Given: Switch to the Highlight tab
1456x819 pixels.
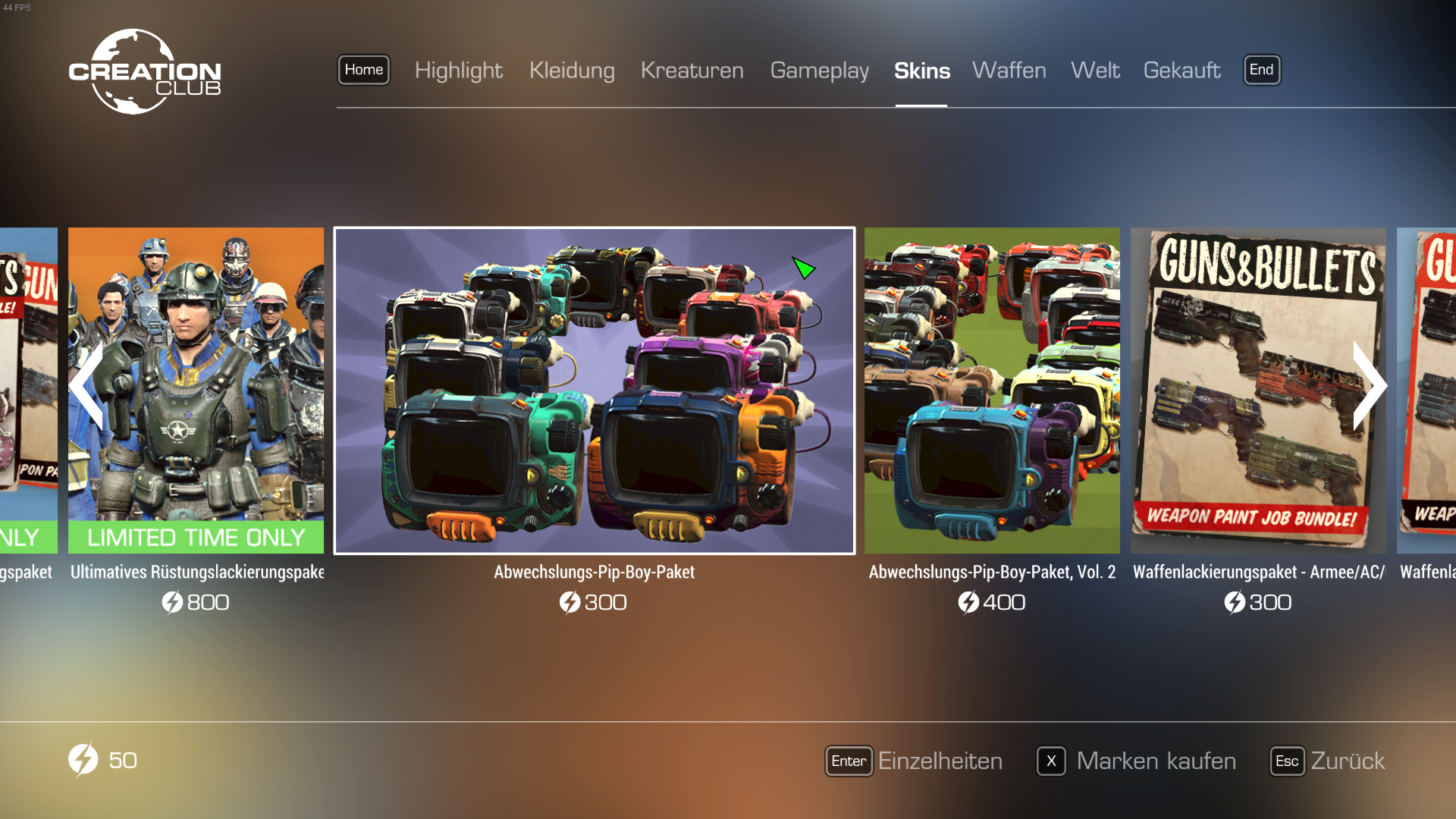Looking at the screenshot, I should [x=458, y=71].
